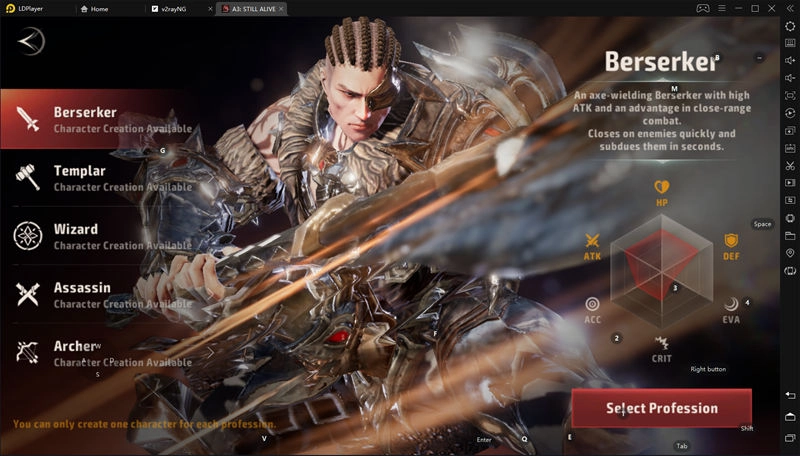Go back using the arrow button
This screenshot has width=800, height=456.
pos(31,42)
